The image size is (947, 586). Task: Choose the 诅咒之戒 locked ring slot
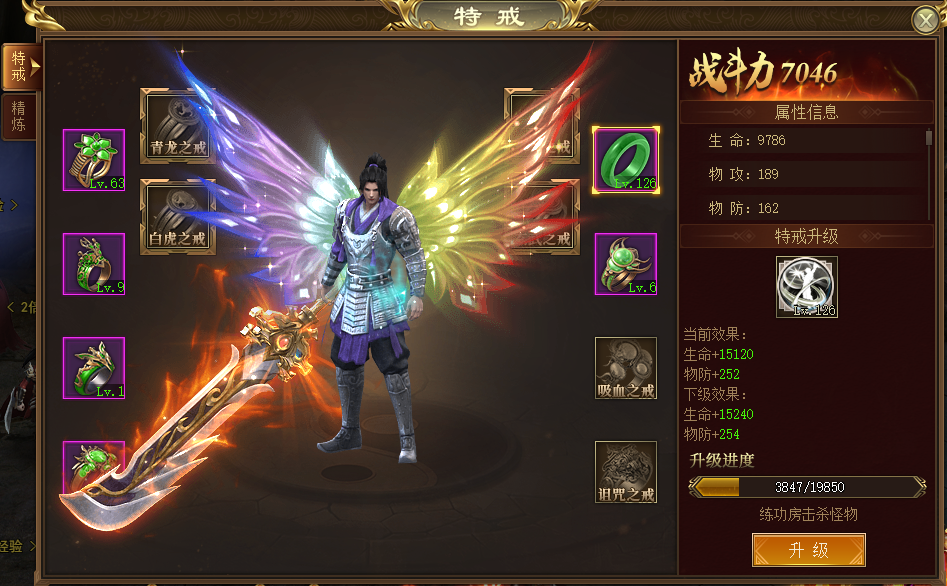click(626, 472)
